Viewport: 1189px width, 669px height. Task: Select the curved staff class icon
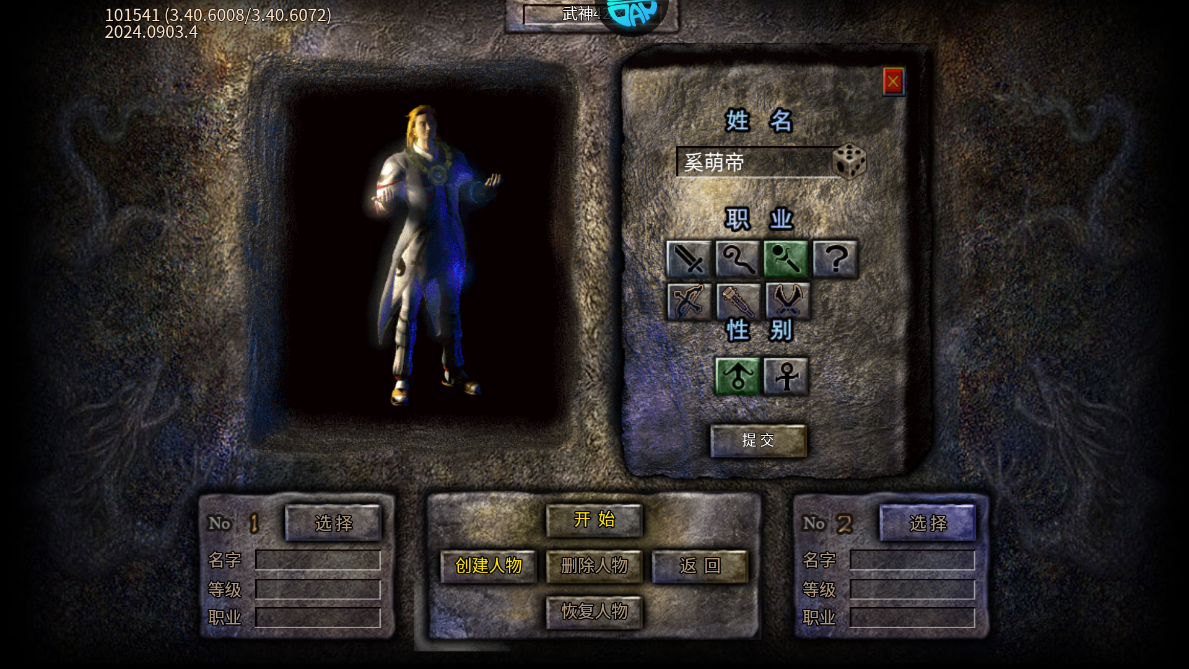(738, 259)
